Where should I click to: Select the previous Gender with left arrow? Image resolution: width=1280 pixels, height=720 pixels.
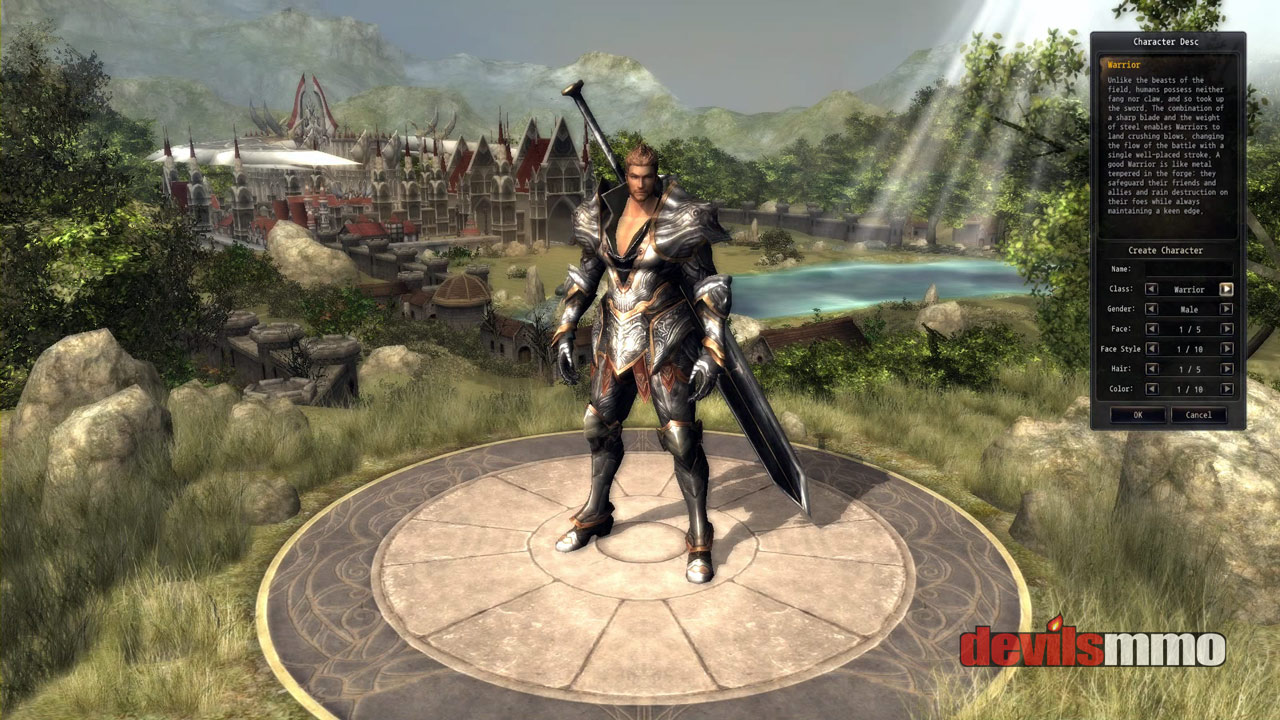point(1152,309)
